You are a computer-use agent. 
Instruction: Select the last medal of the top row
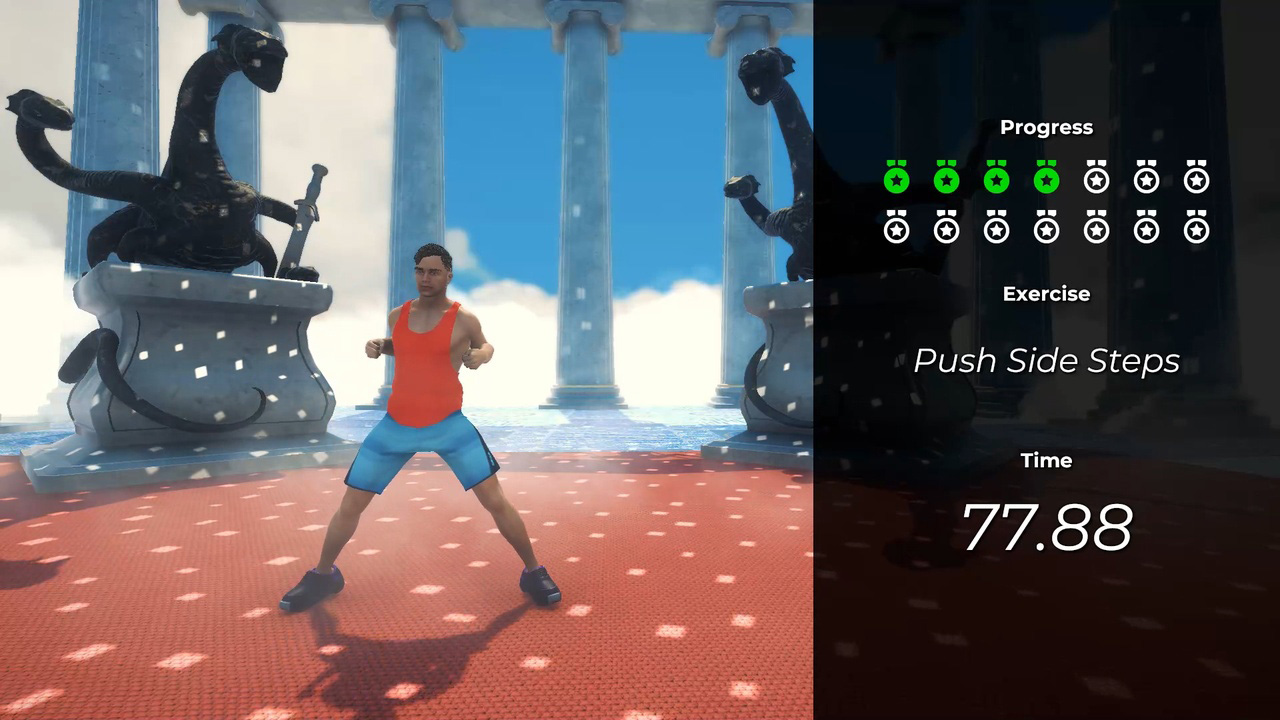[x=1196, y=179]
